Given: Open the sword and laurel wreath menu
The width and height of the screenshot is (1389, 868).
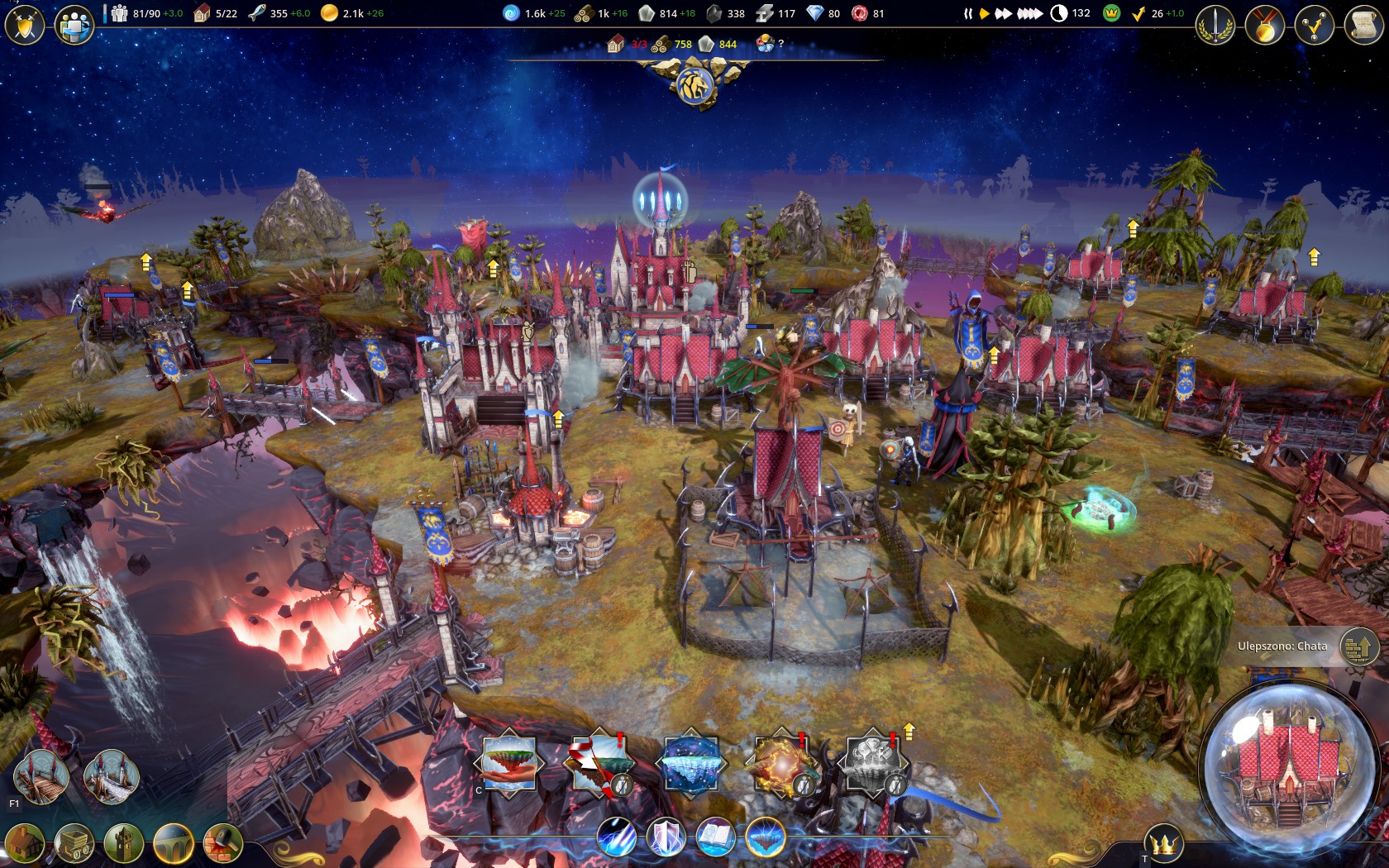Looking at the screenshot, I should pyautogui.click(x=1215, y=25).
